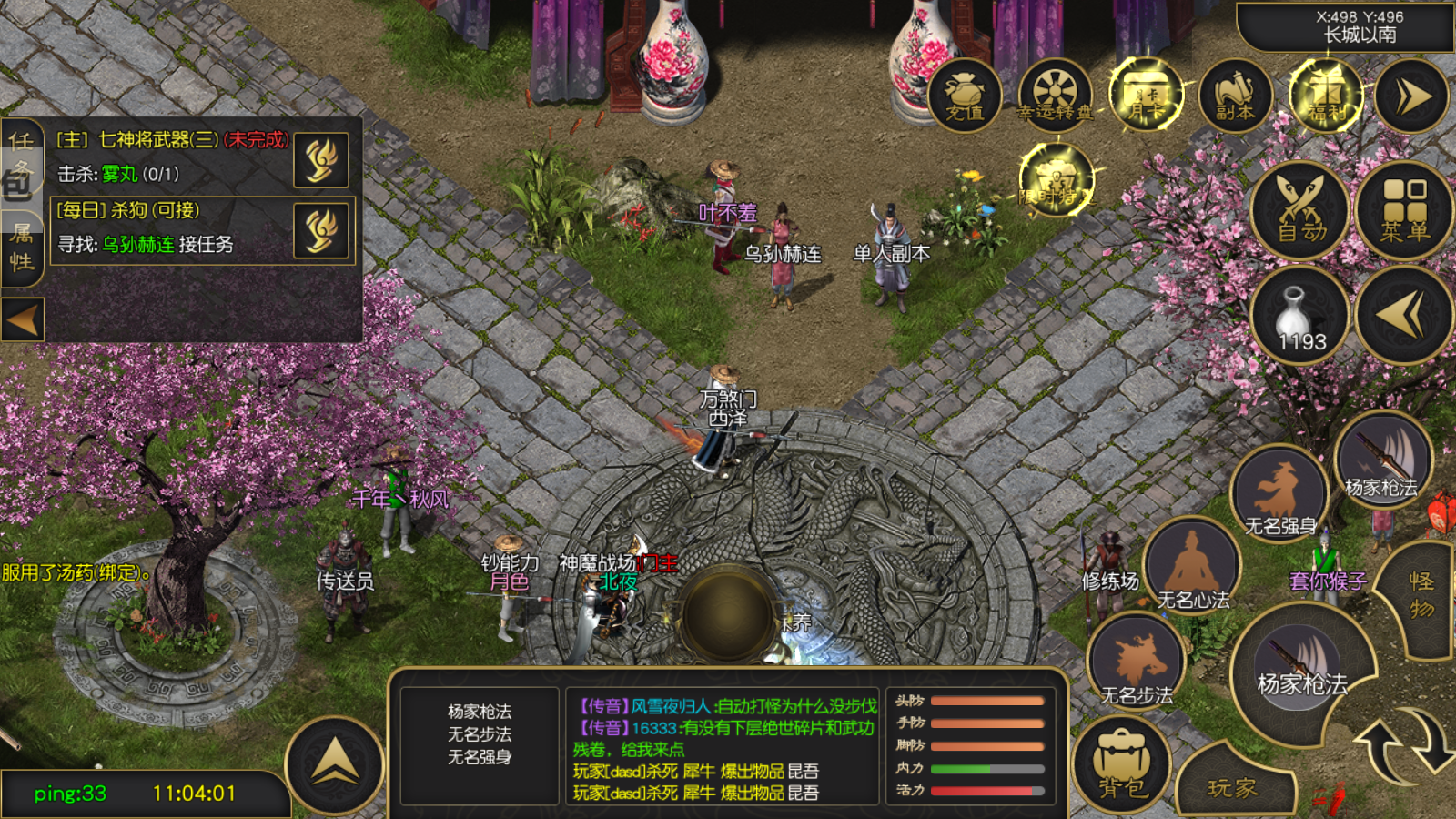Open the 背包 backpack
This screenshot has width=1456, height=819.
tap(1122, 764)
